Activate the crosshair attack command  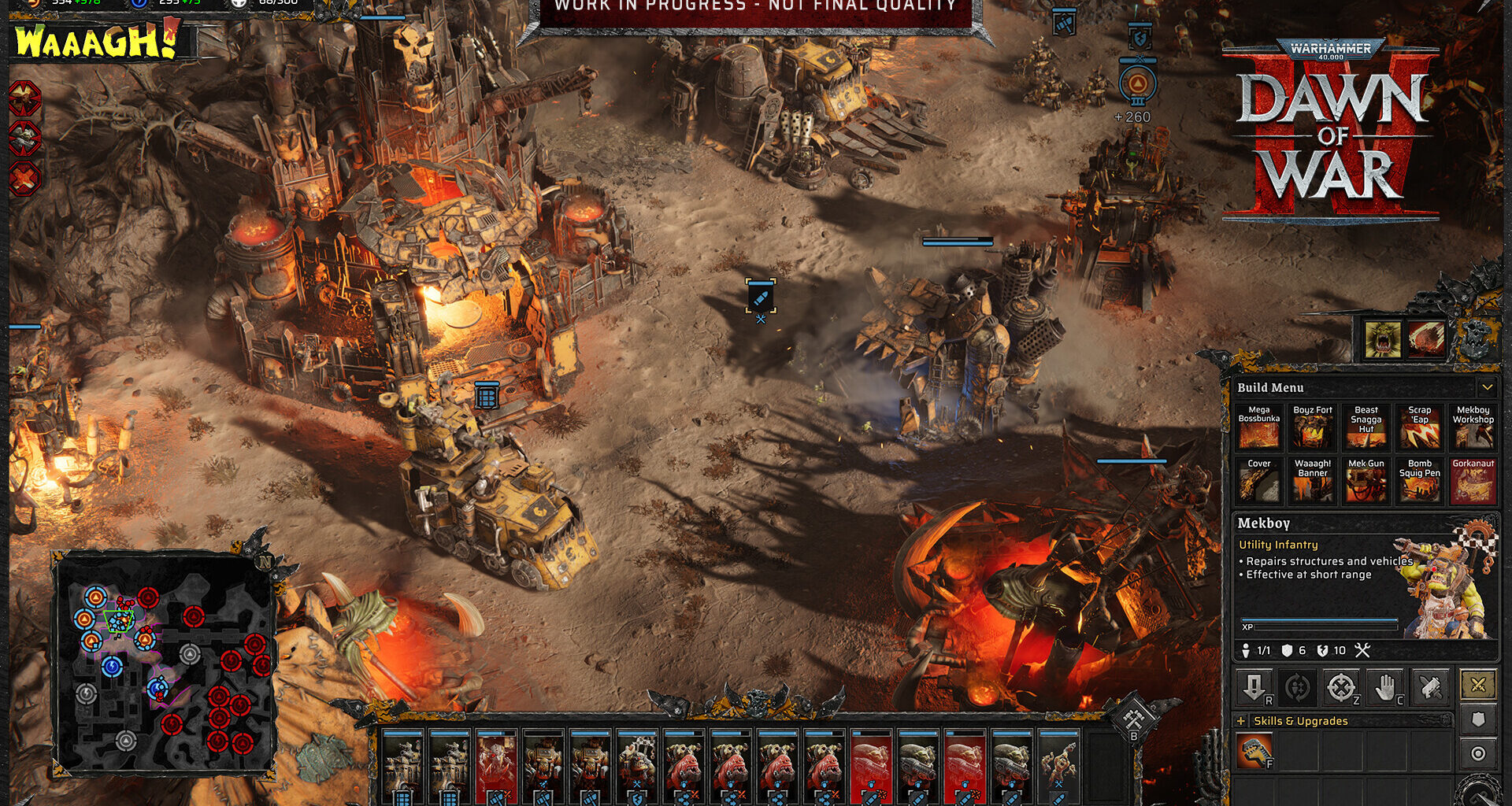click(x=1341, y=688)
